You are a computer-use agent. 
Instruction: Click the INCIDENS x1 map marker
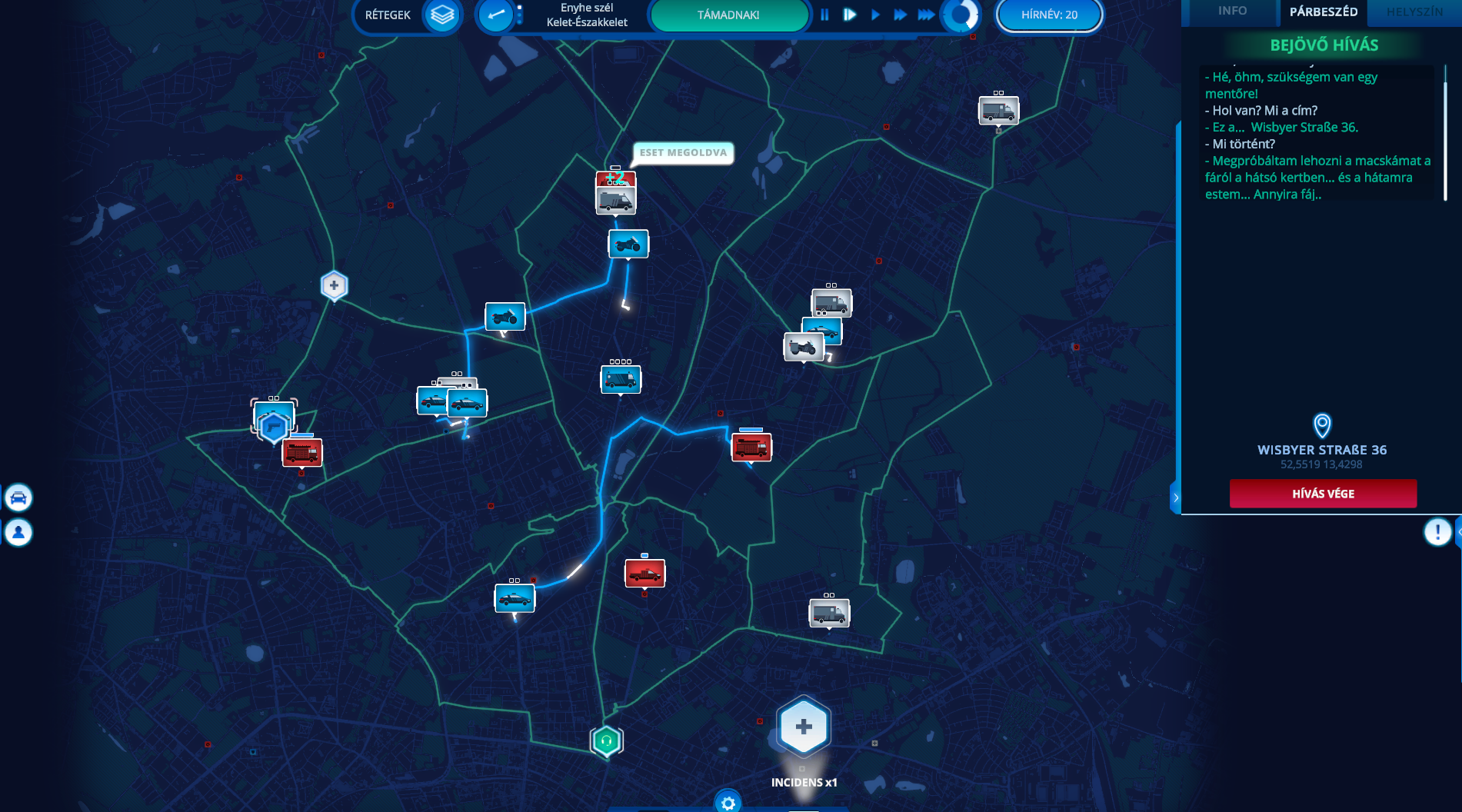point(803,725)
